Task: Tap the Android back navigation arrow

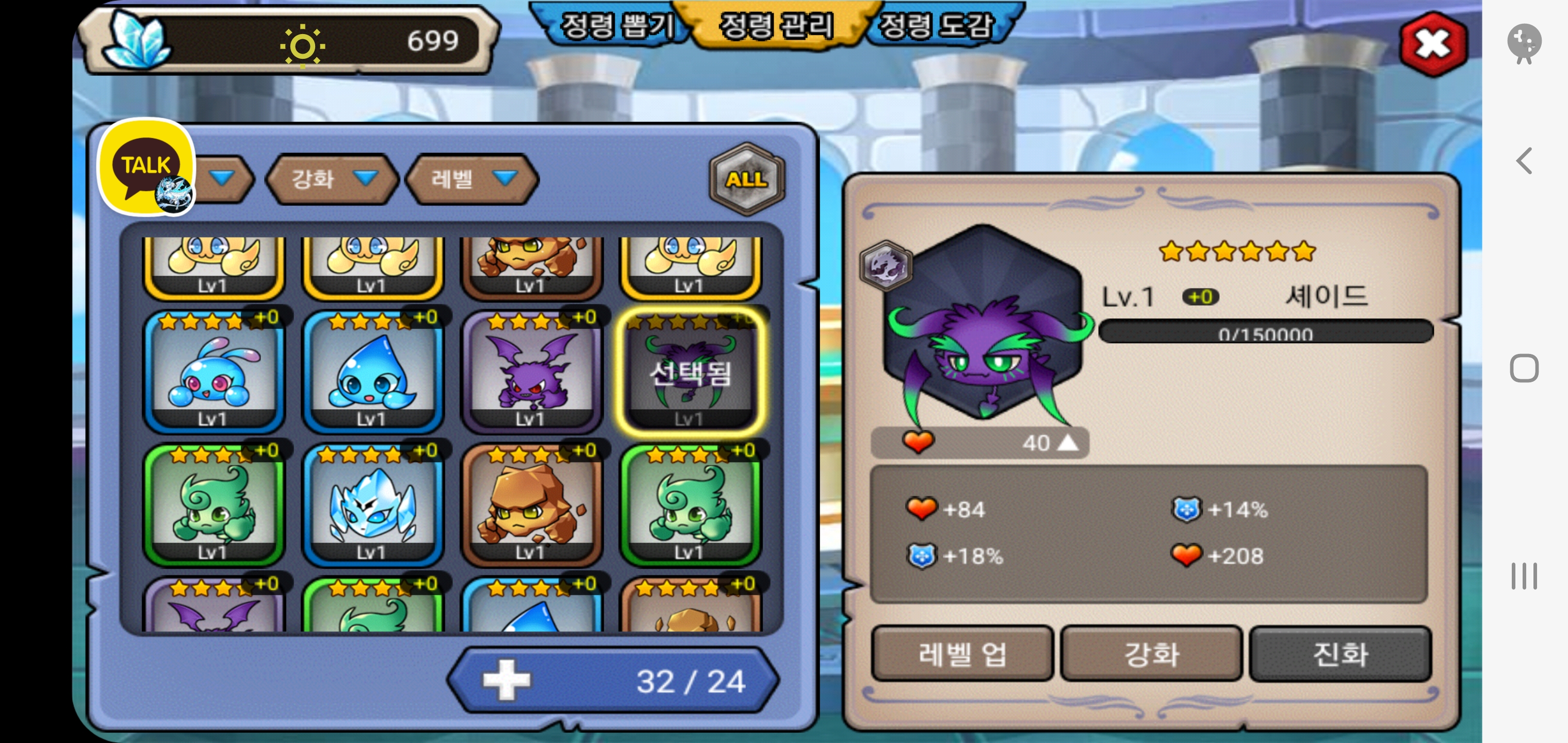Action: 1524,161
